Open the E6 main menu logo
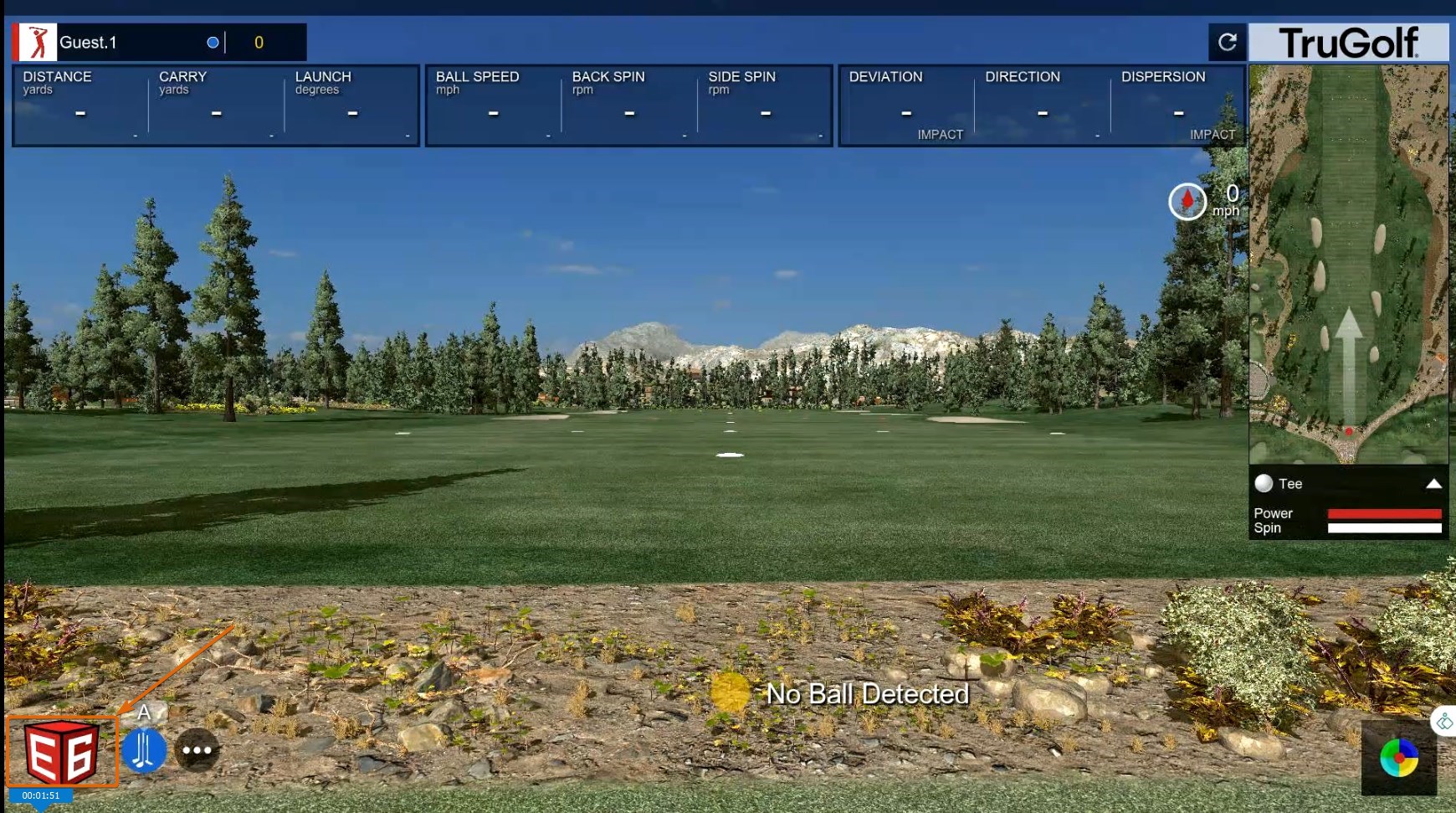 [x=61, y=751]
